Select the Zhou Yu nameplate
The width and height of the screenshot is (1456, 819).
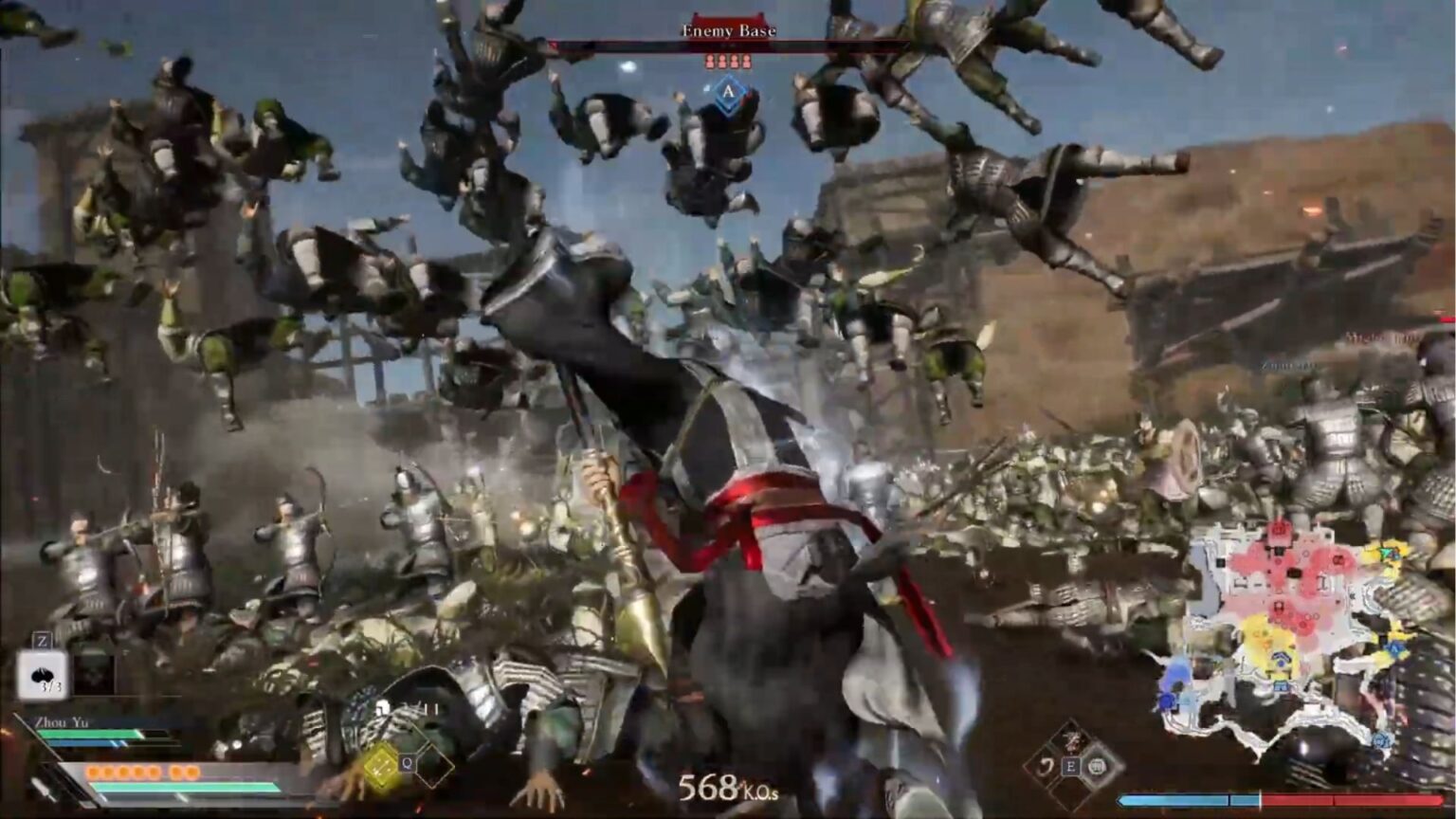(x=64, y=720)
